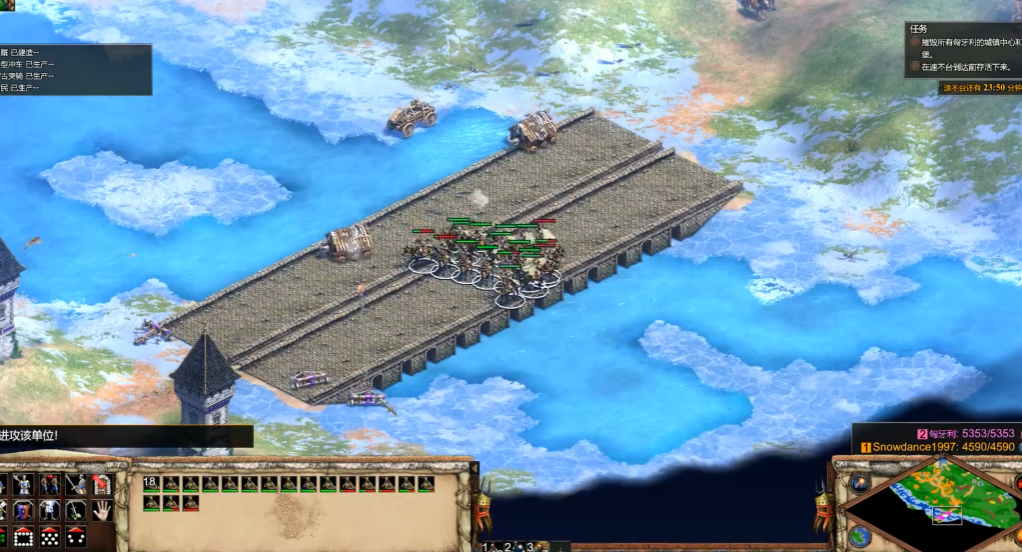The height and width of the screenshot is (552, 1022).
Task: Choose the red arch-shaped command icon
Action: click(100, 484)
